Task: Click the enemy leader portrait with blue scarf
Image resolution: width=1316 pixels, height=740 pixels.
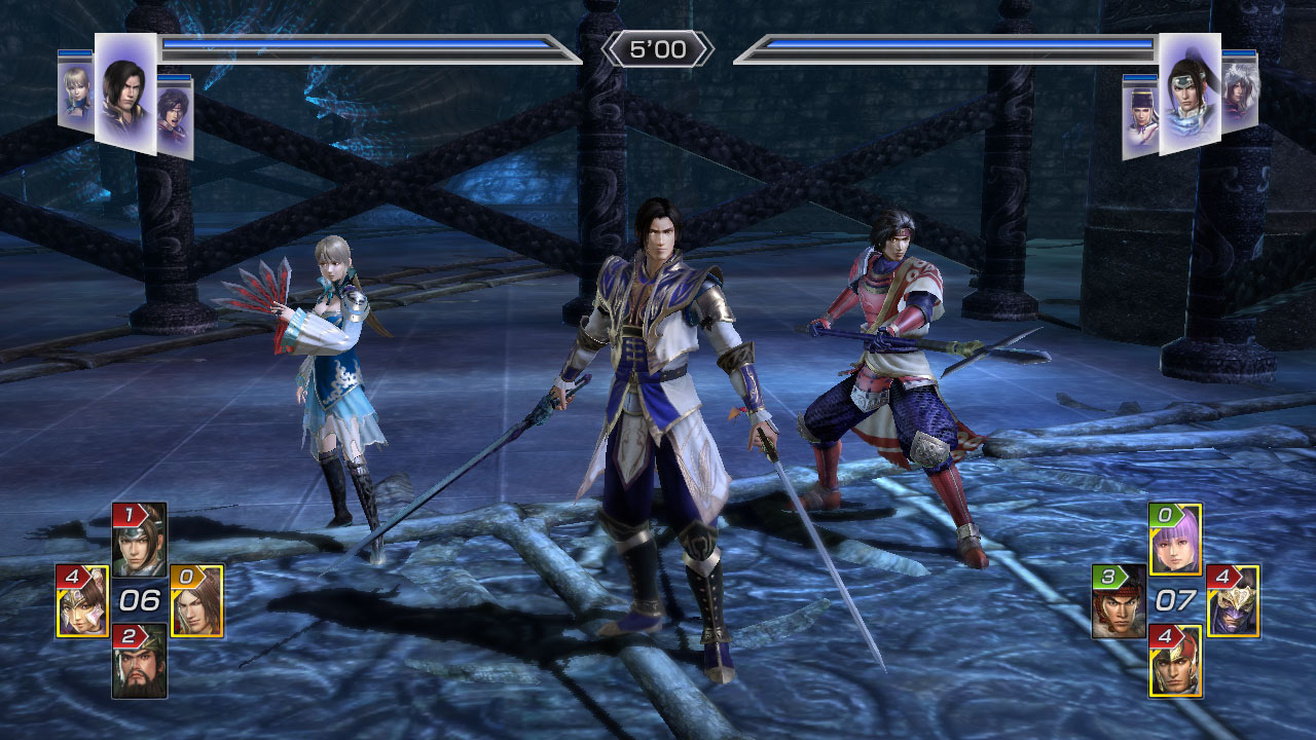Action: pos(1189,94)
